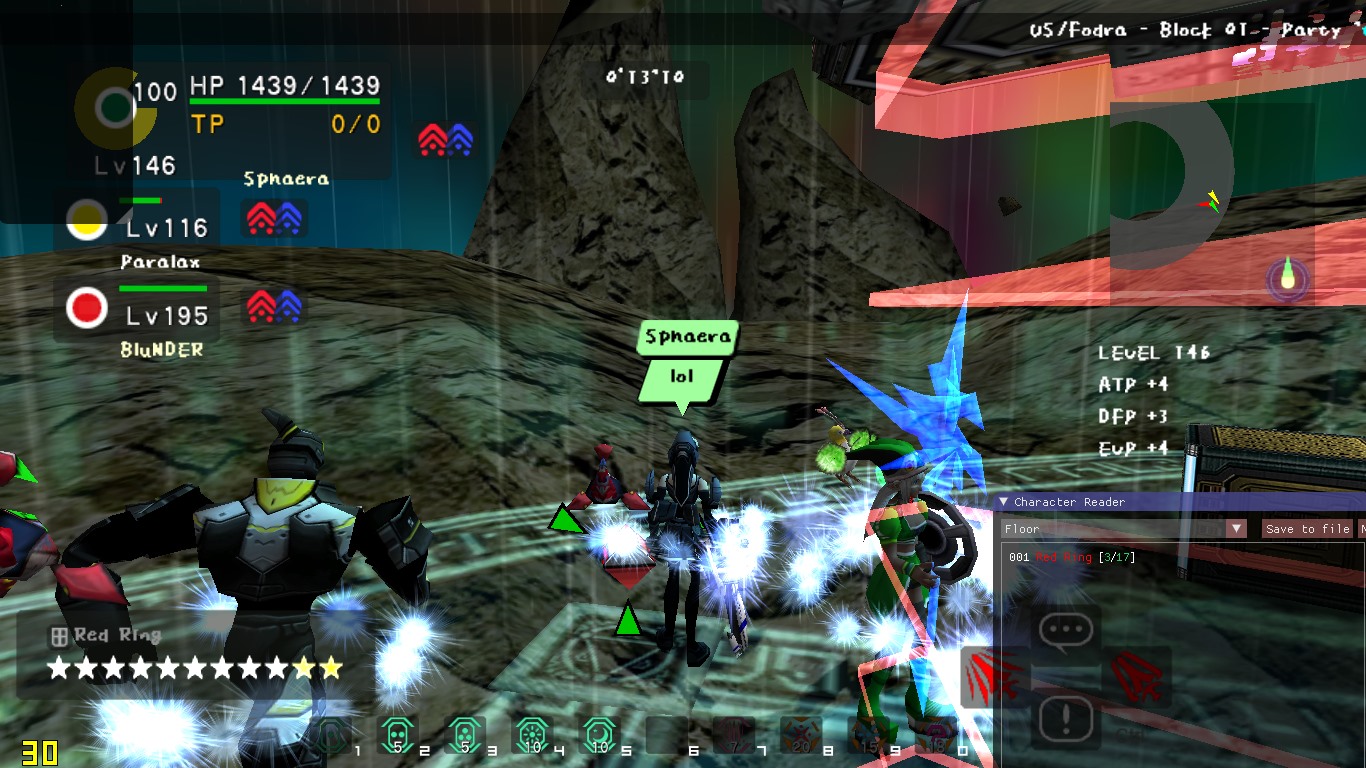This screenshot has height=768, width=1366.
Task: Activate hotbar slot 8 with count 20
Action: pos(800,736)
